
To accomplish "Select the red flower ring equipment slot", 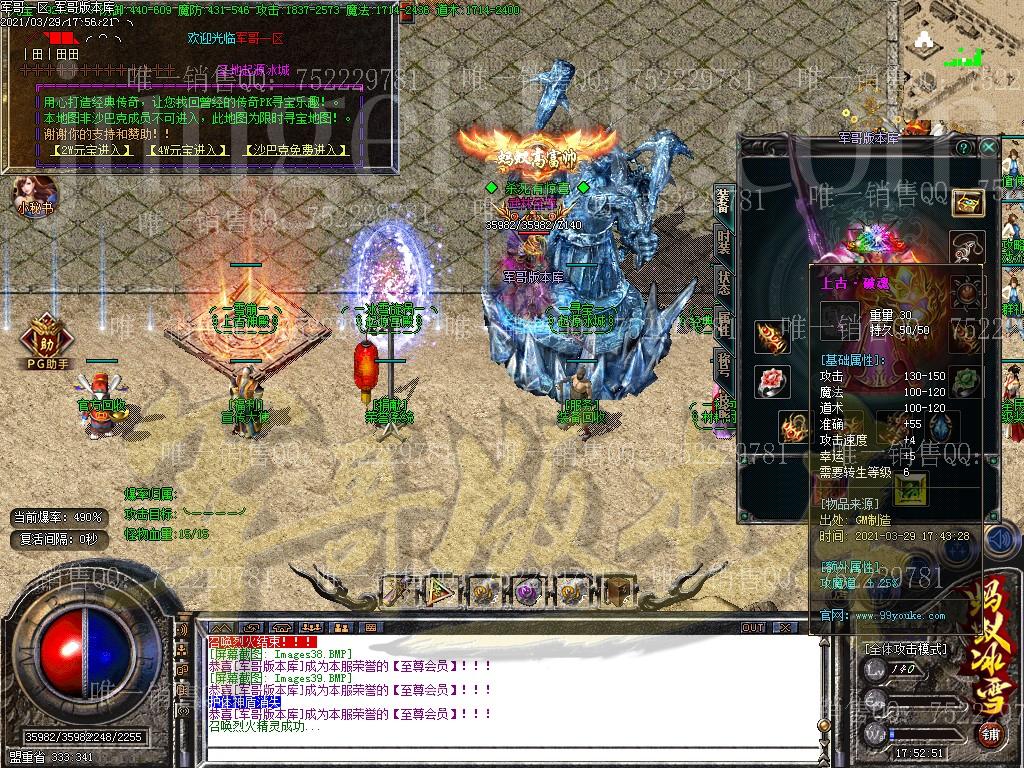I will [771, 383].
